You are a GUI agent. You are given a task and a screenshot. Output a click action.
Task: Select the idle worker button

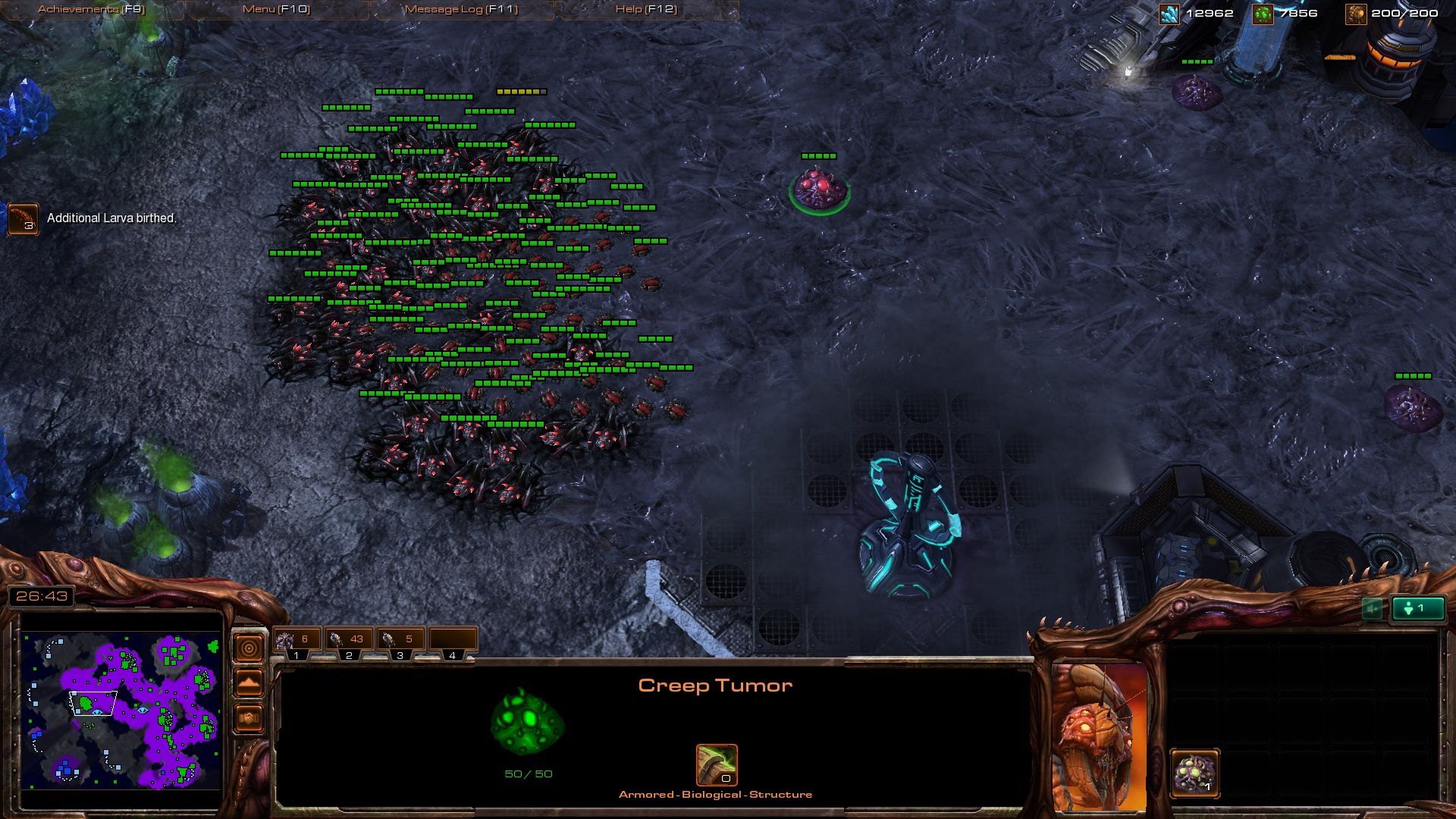[x=1417, y=608]
